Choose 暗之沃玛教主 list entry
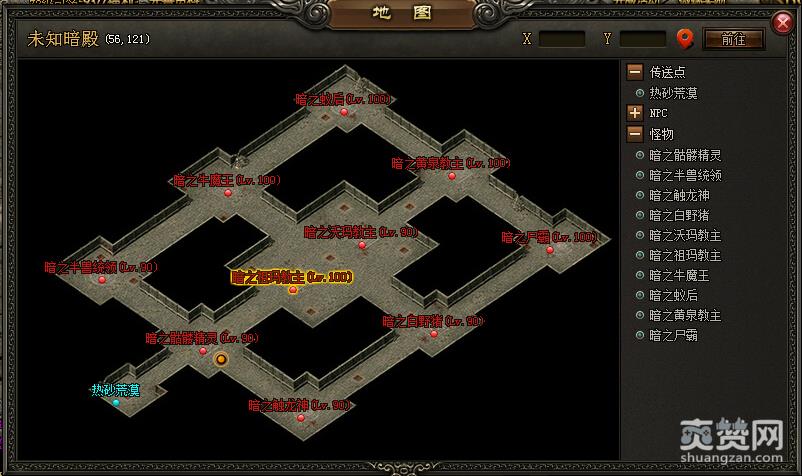This screenshot has width=802, height=476. (x=684, y=235)
